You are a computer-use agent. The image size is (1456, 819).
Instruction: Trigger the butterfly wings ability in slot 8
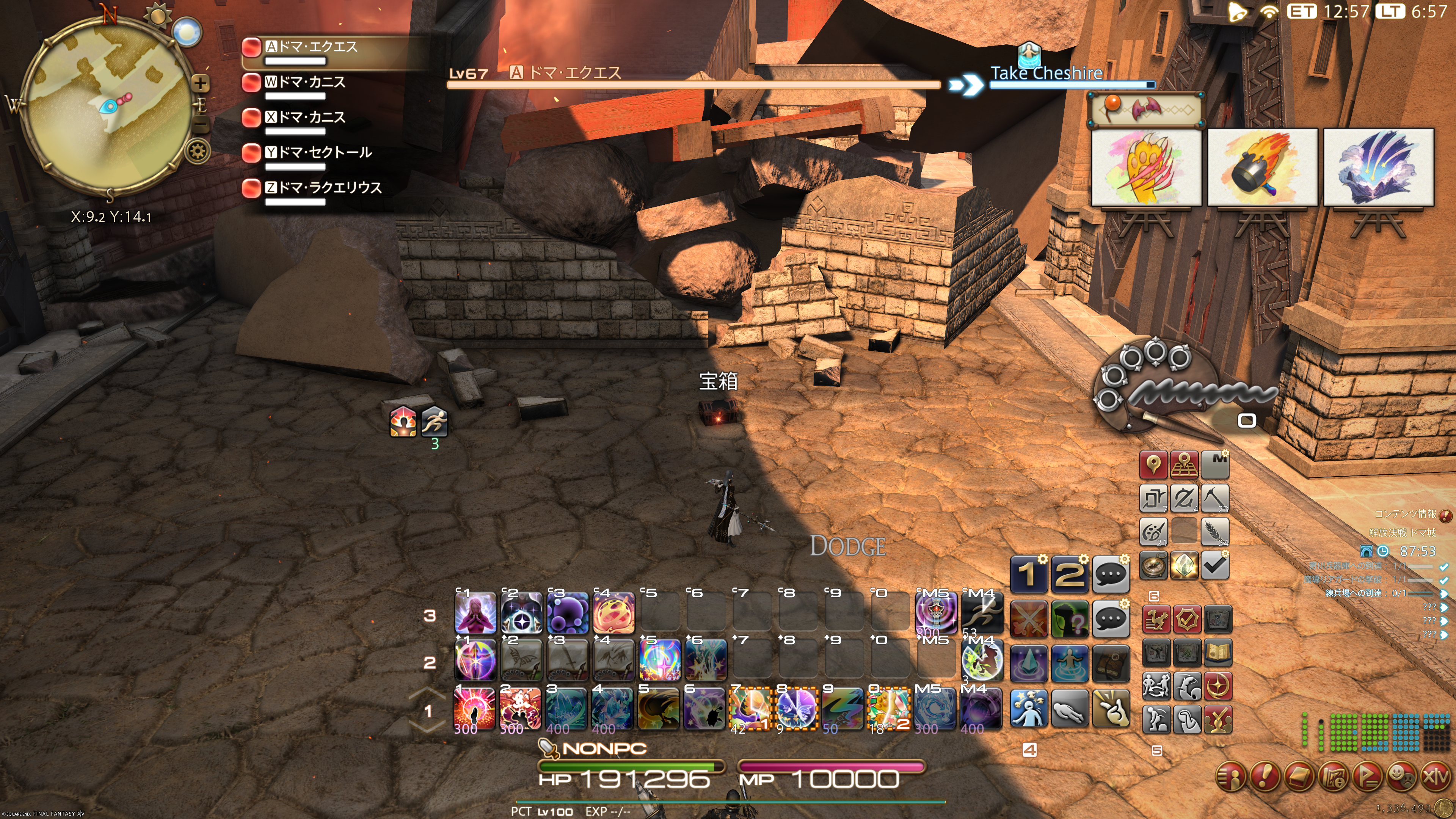point(797,708)
